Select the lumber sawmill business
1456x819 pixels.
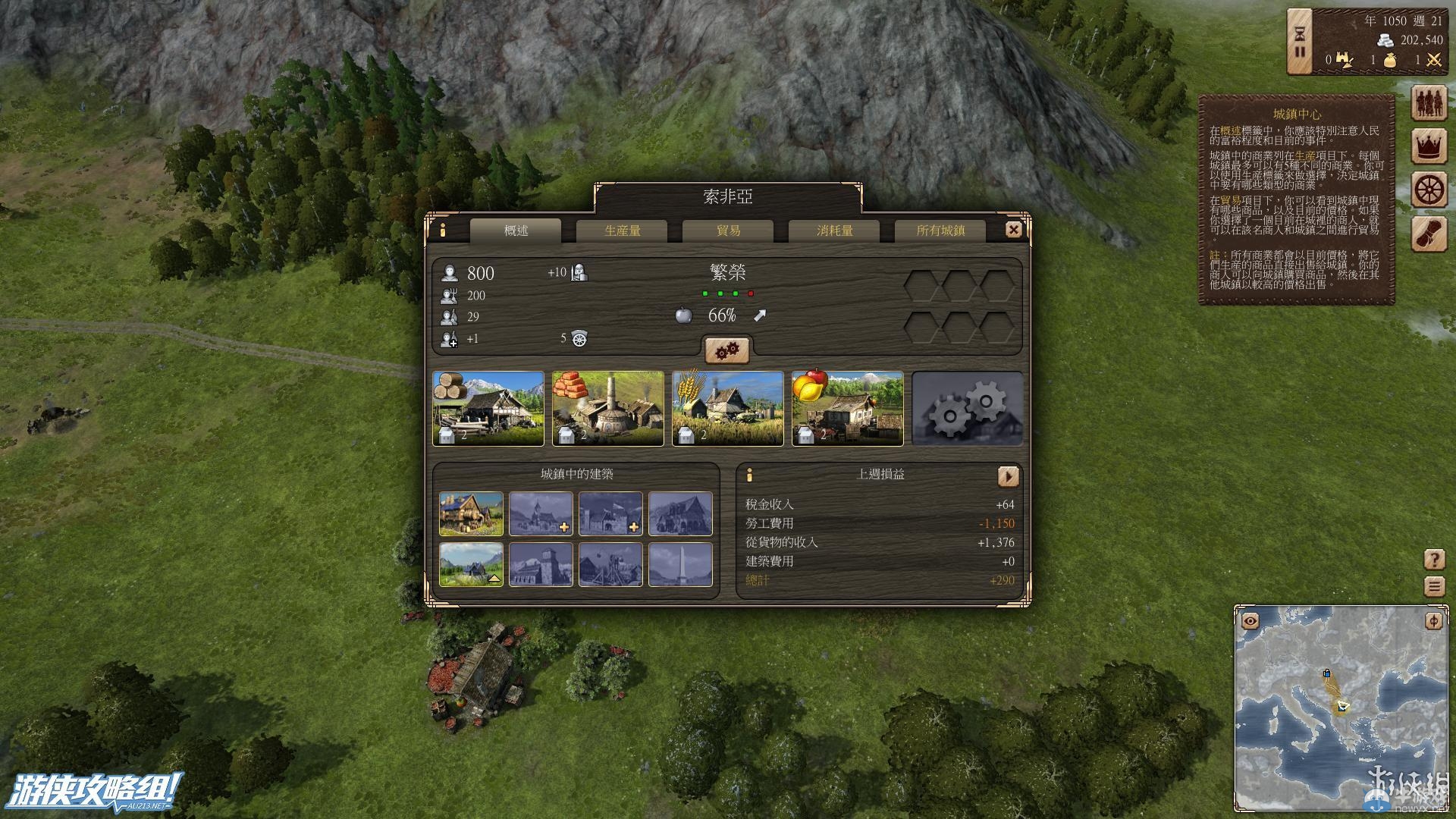tap(488, 408)
